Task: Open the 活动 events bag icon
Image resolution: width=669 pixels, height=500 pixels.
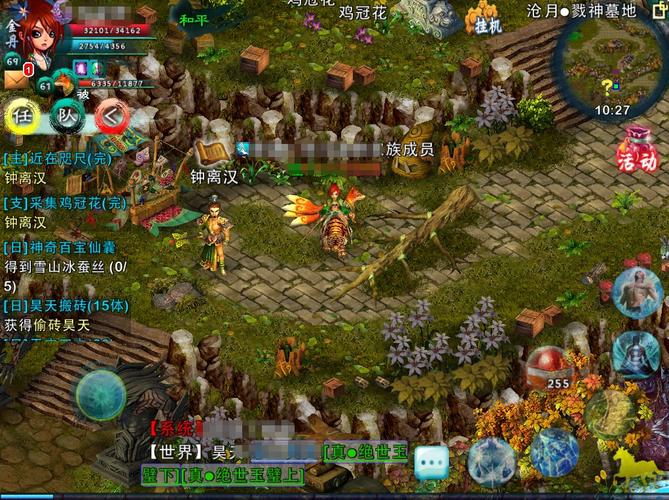Action: tap(637, 152)
